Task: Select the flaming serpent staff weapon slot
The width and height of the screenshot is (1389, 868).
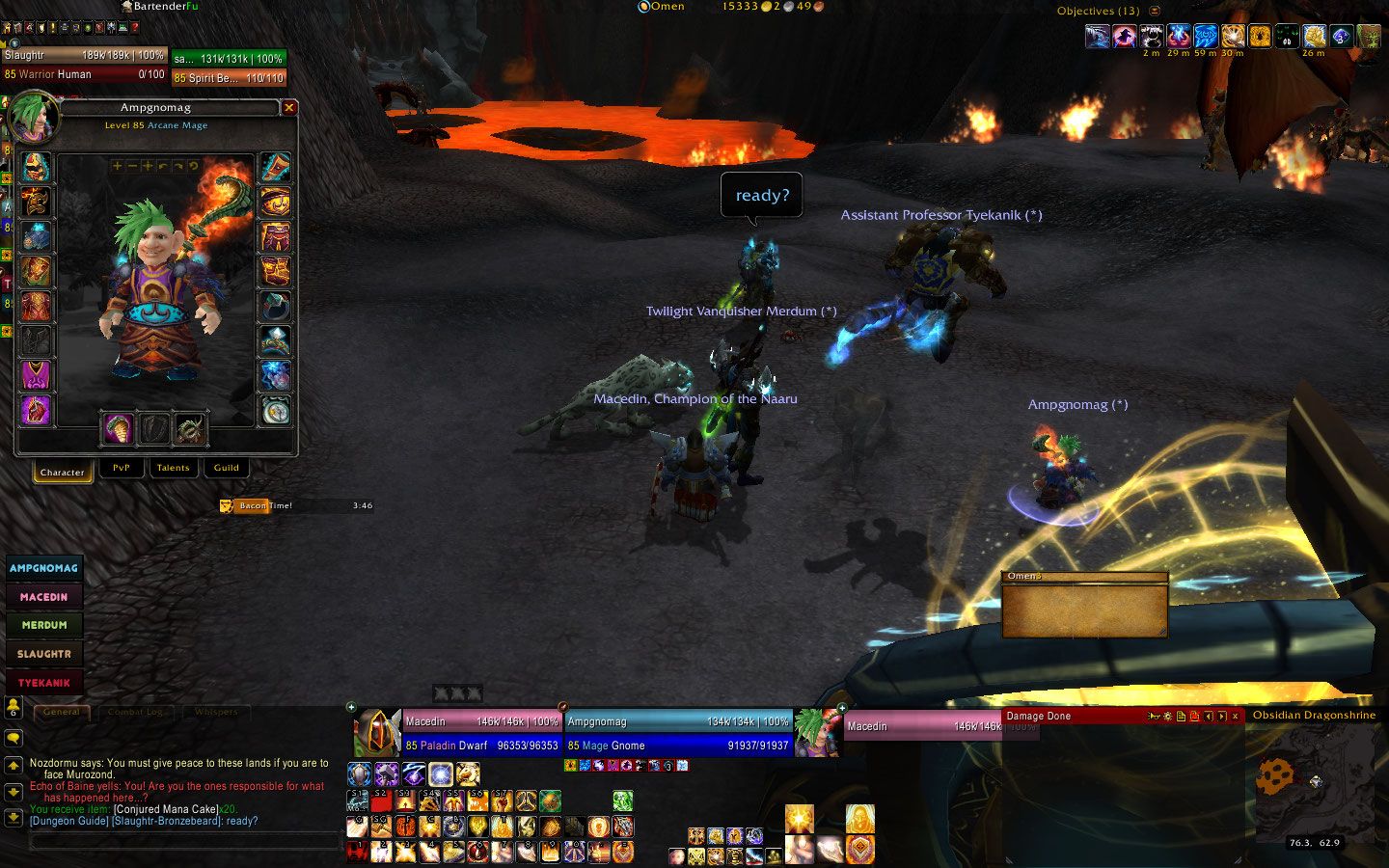Action: tap(118, 427)
